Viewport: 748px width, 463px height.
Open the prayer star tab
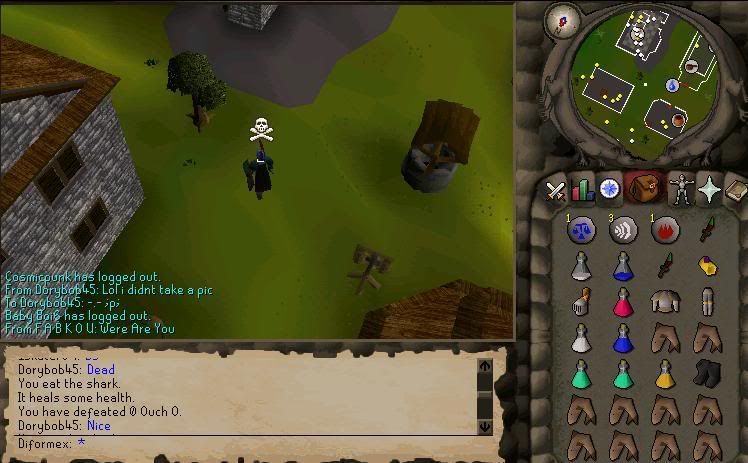[x=711, y=188]
